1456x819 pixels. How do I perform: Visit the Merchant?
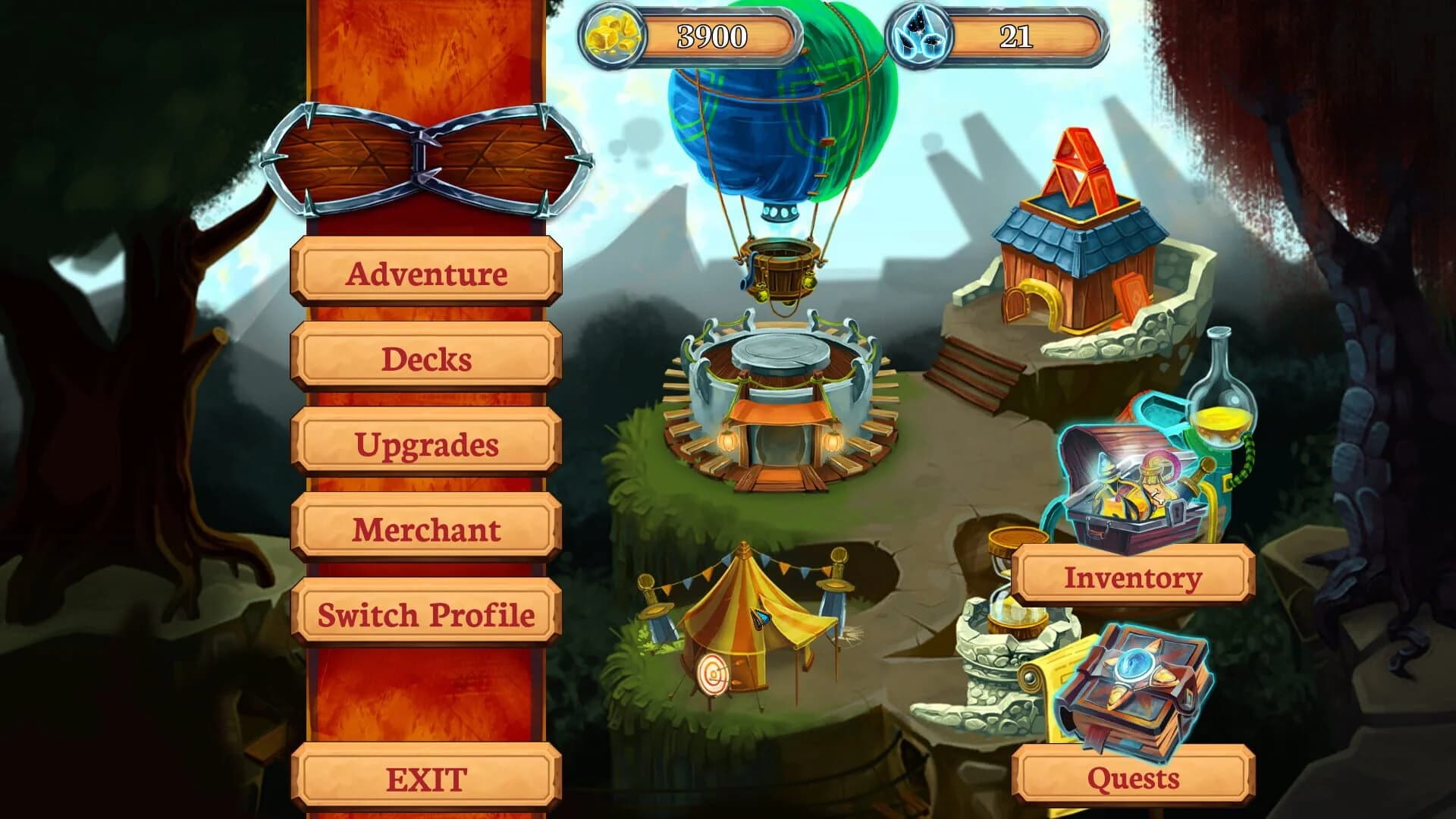click(426, 531)
